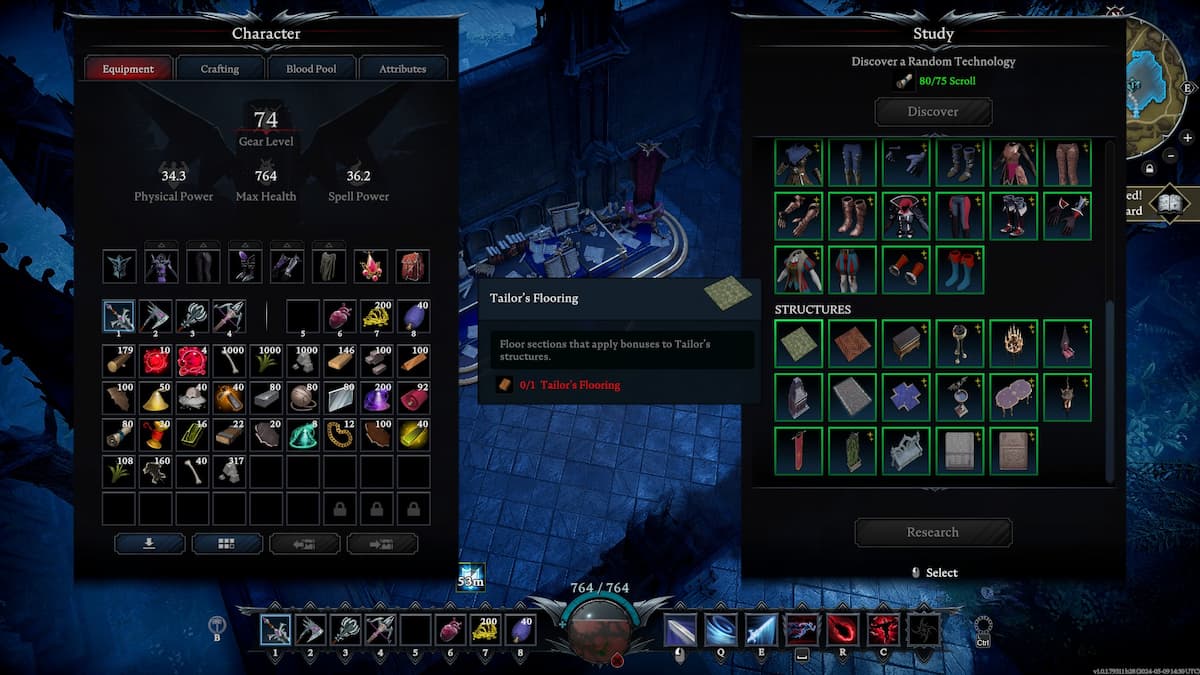Image resolution: width=1200 pixels, height=675 pixels.
Task: Click the inventory deposit down-arrow button
Action: click(150, 544)
